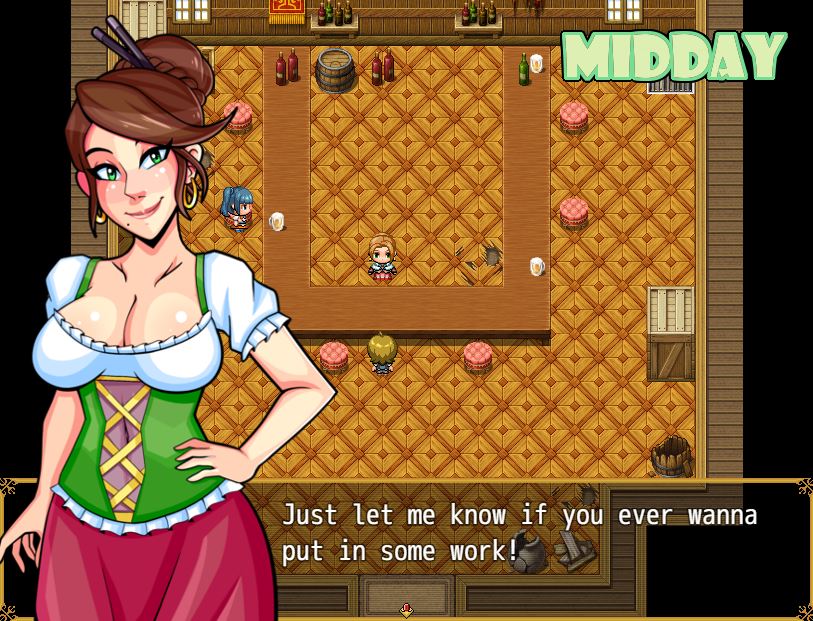
Task: Click the red continue arrow under the dialogue
Action: pos(406,610)
